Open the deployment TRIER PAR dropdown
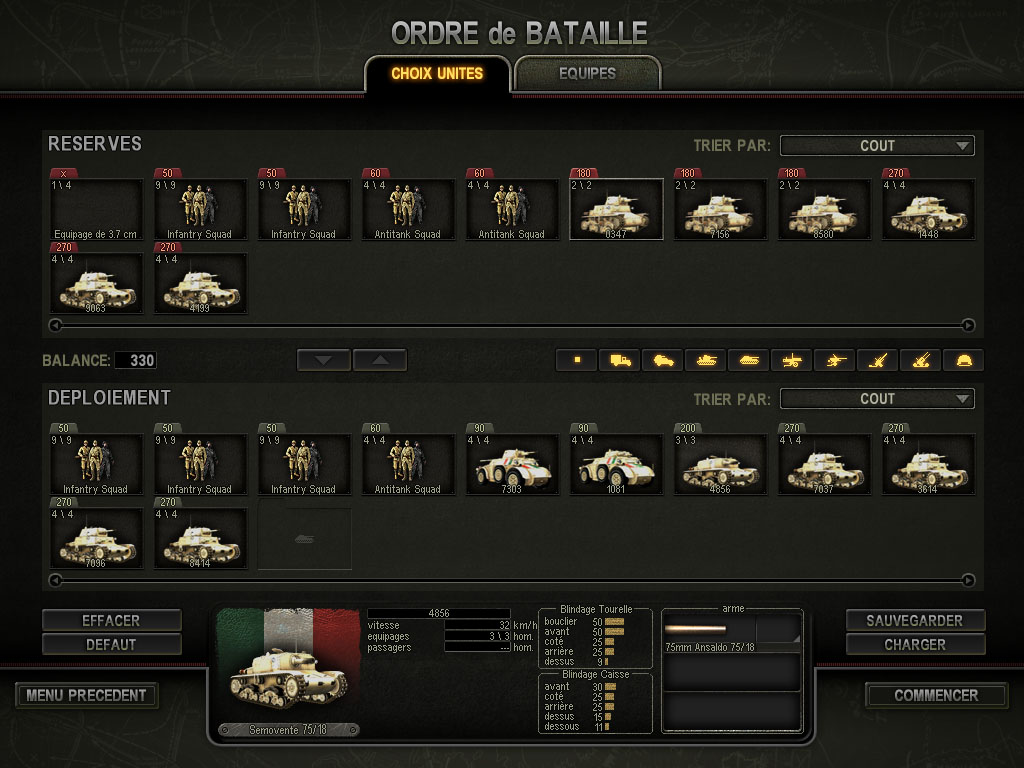Screen dimensions: 1024x768 [x=877, y=399]
